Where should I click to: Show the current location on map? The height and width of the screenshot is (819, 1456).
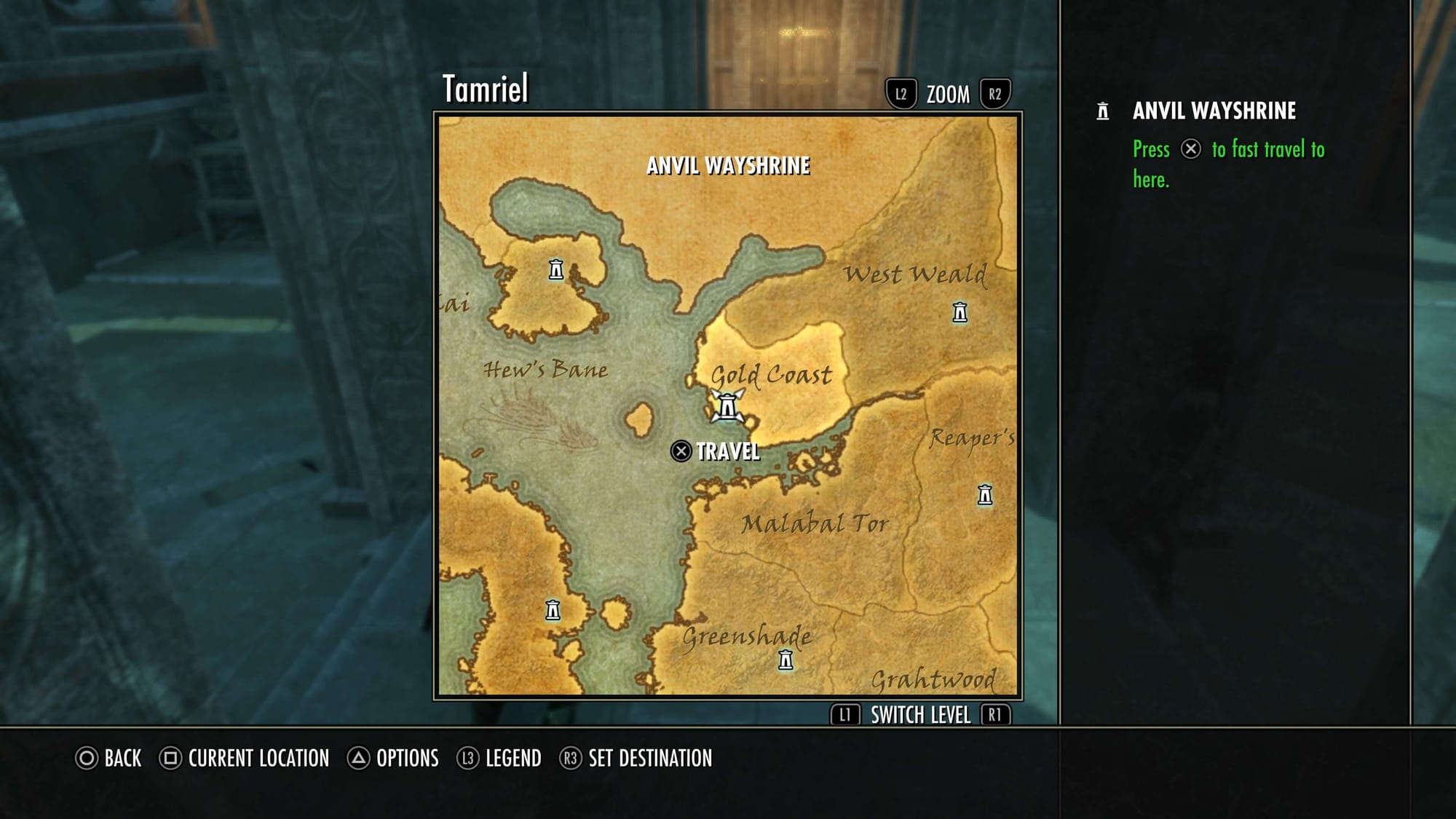click(x=245, y=759)
